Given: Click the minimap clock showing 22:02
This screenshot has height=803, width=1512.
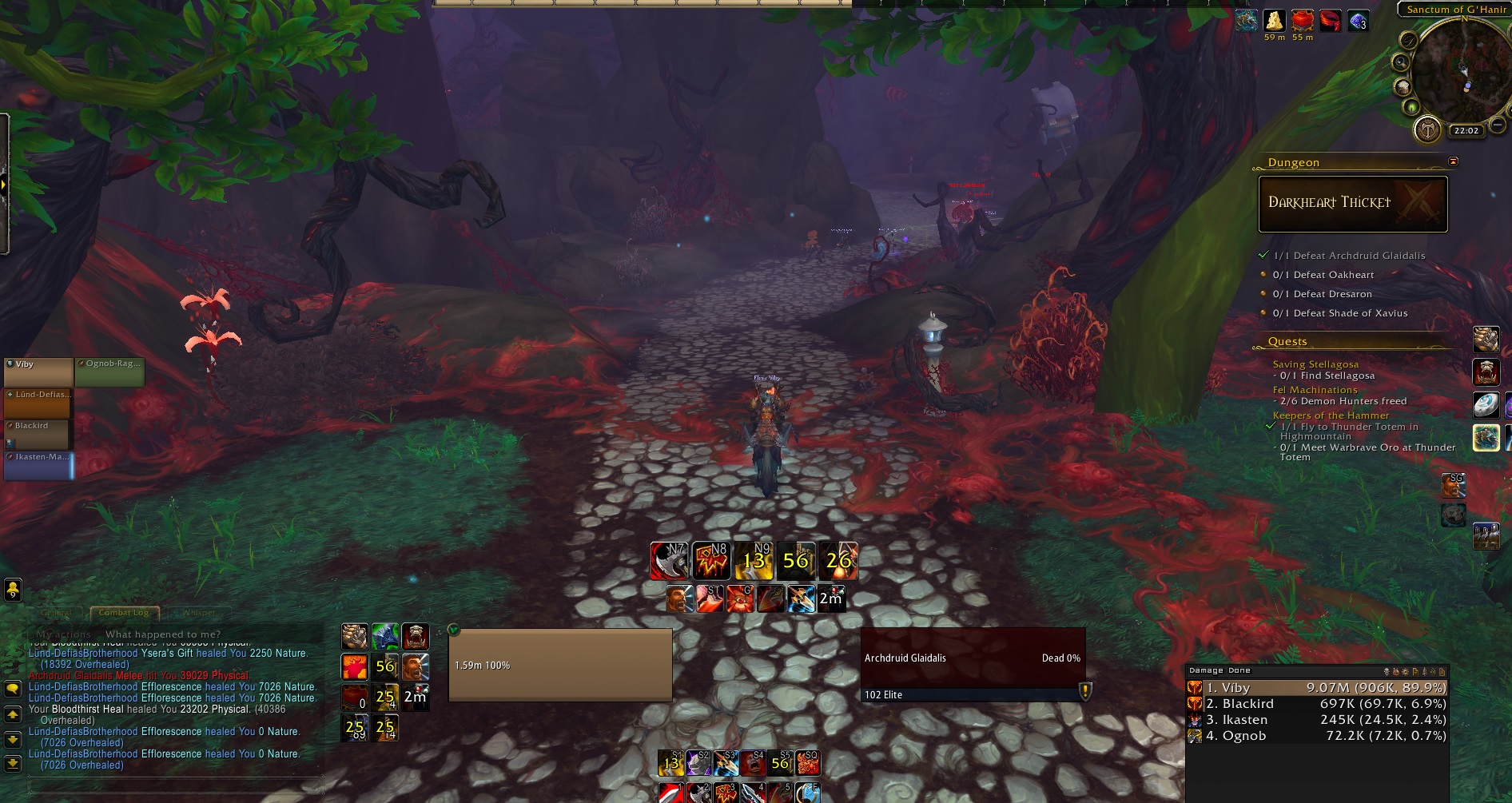Looking at the screenshot, I should click(x=1466, y=131).
